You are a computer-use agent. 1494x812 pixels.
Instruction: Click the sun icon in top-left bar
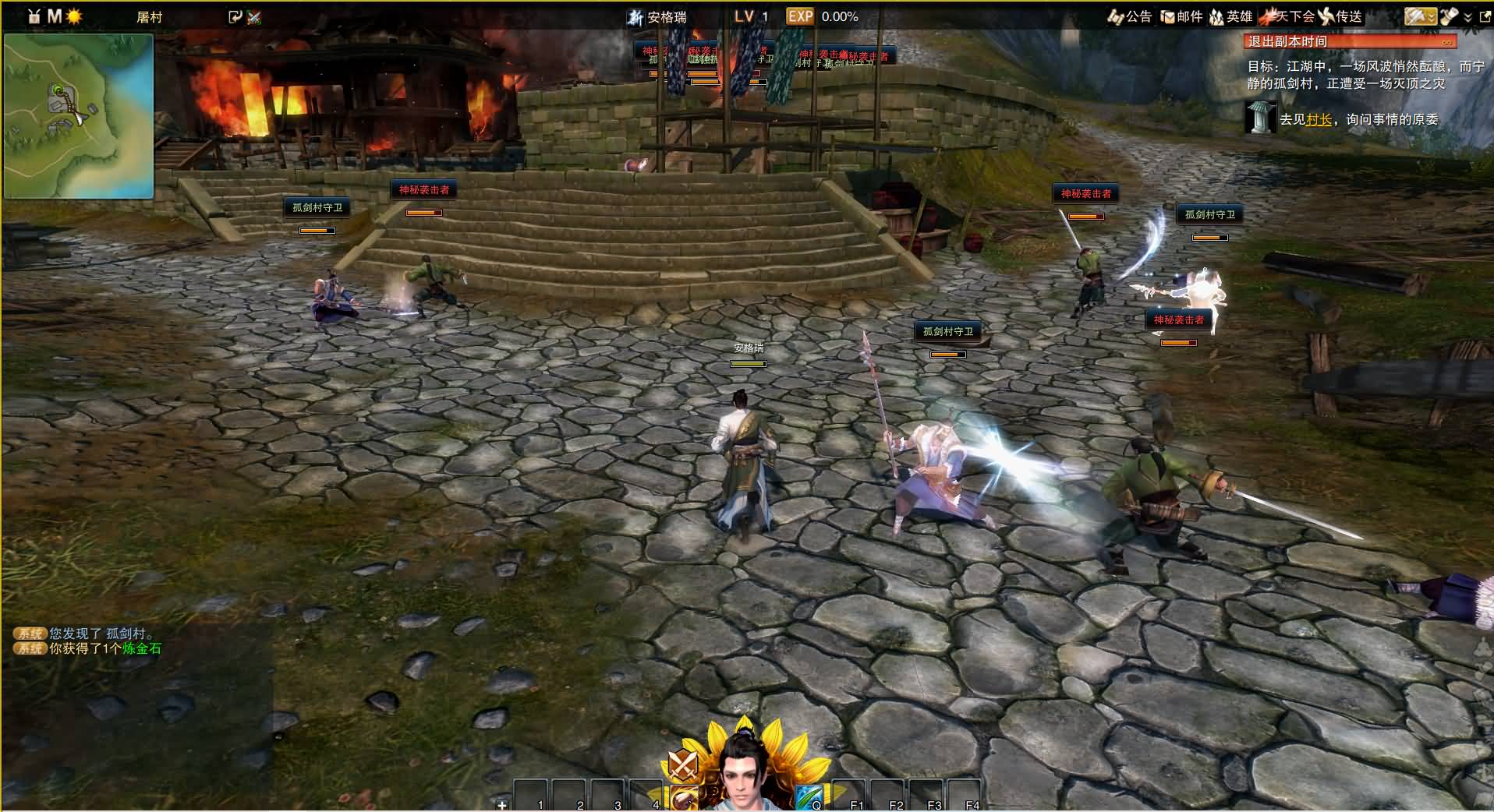74,16
